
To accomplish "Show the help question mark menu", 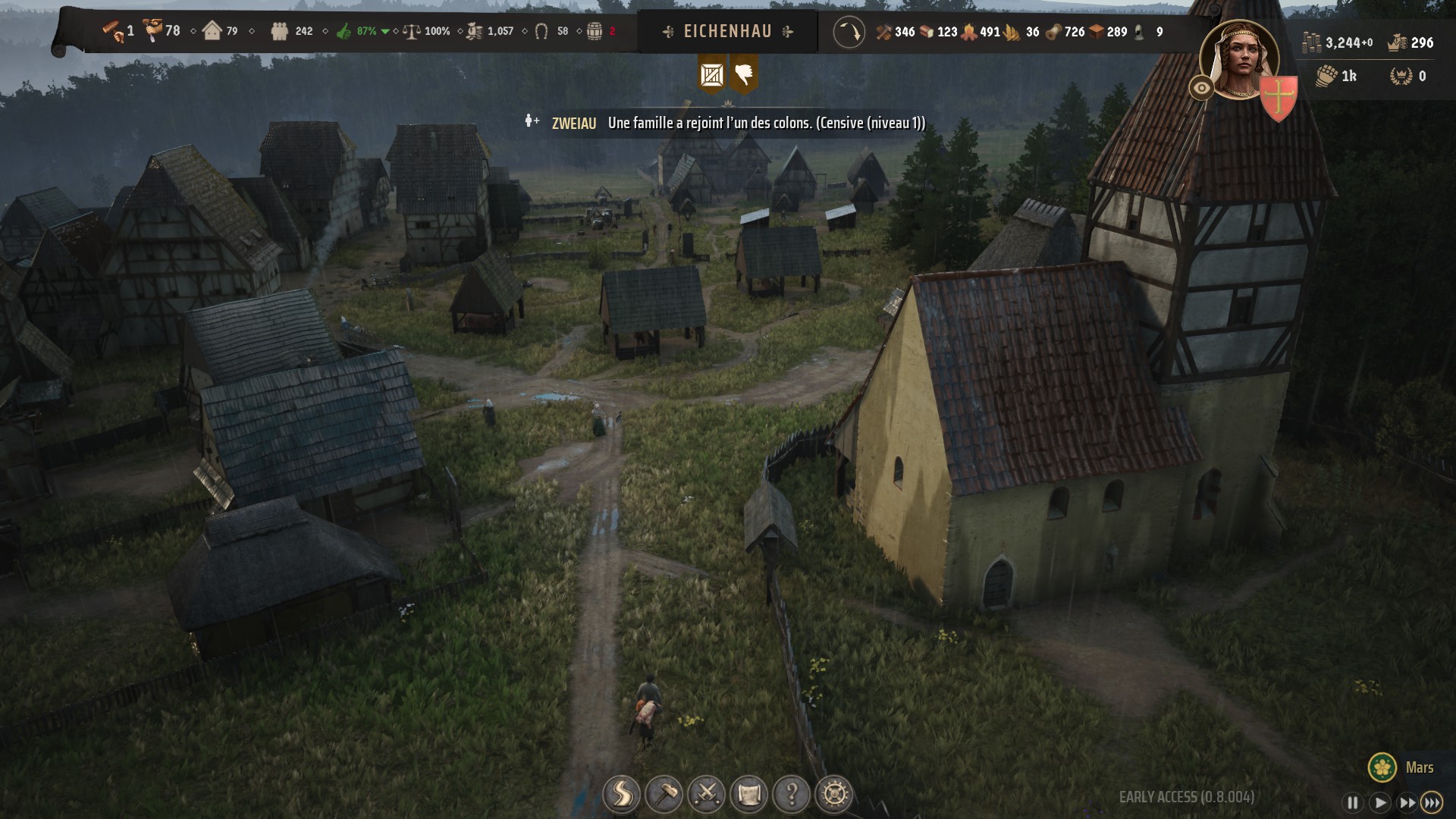I will (x=792, y=795).
